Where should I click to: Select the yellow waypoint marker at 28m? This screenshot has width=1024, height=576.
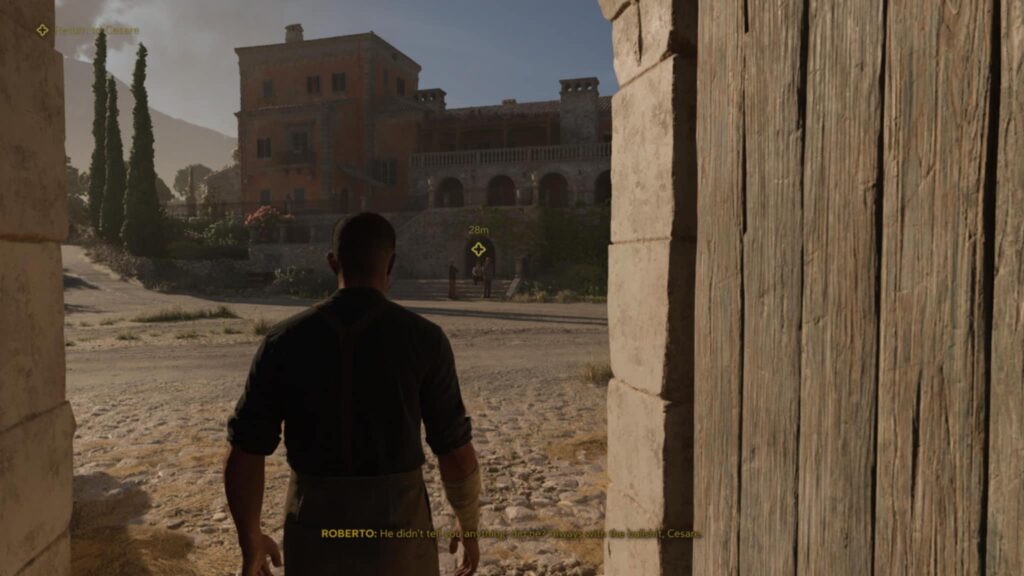click(478, 249)
